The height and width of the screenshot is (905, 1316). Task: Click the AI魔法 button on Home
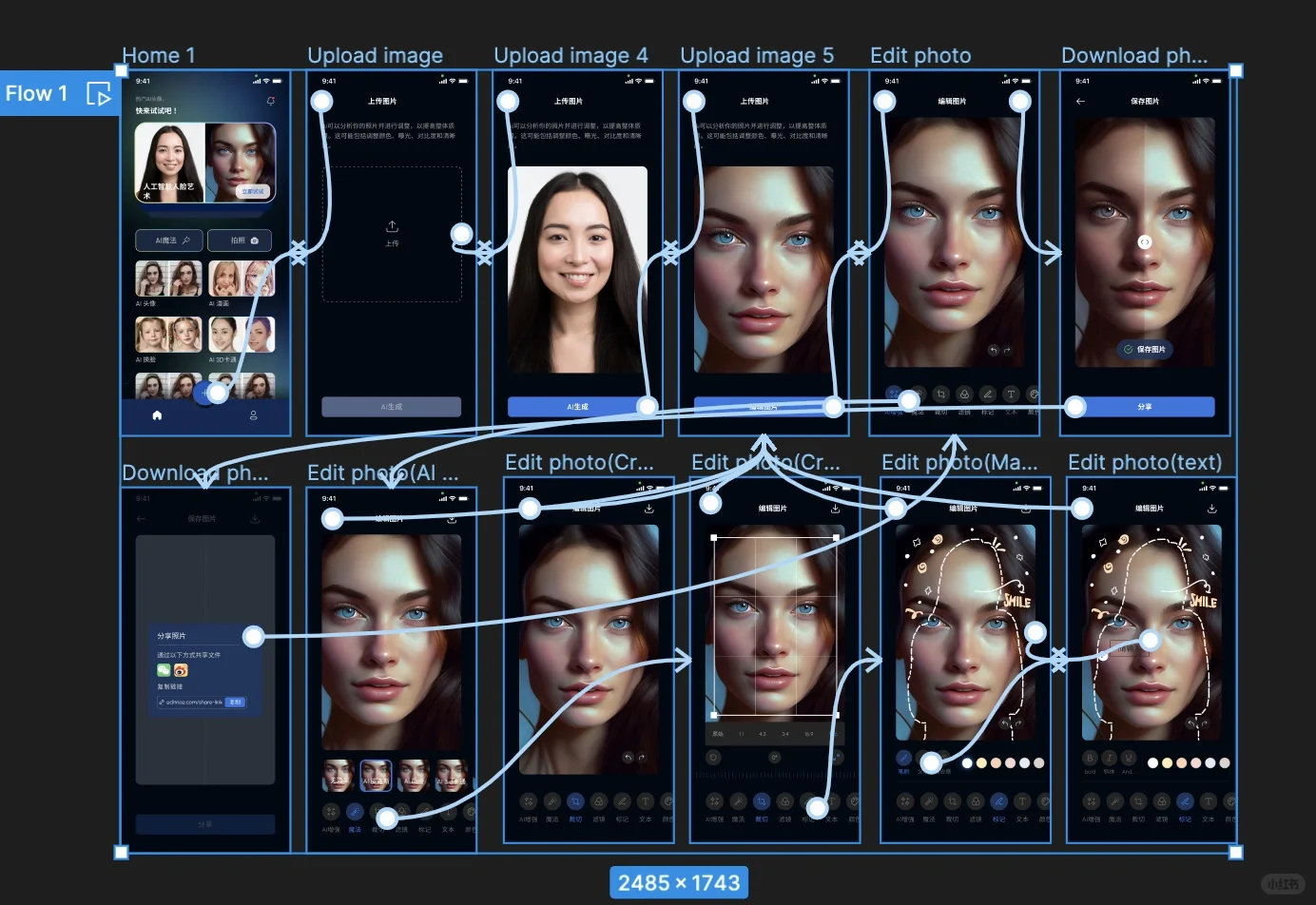(x=169, y=241)
